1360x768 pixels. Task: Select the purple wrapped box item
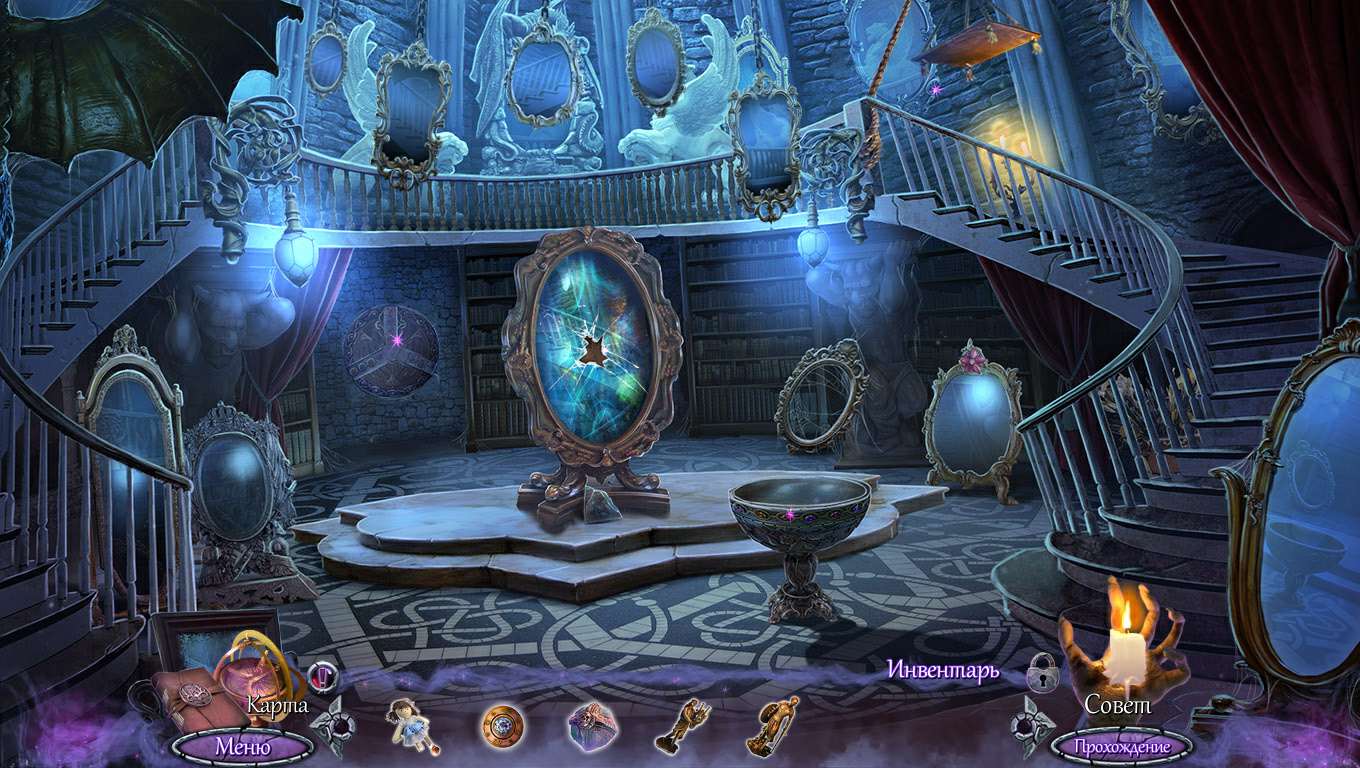click(589, 724)
